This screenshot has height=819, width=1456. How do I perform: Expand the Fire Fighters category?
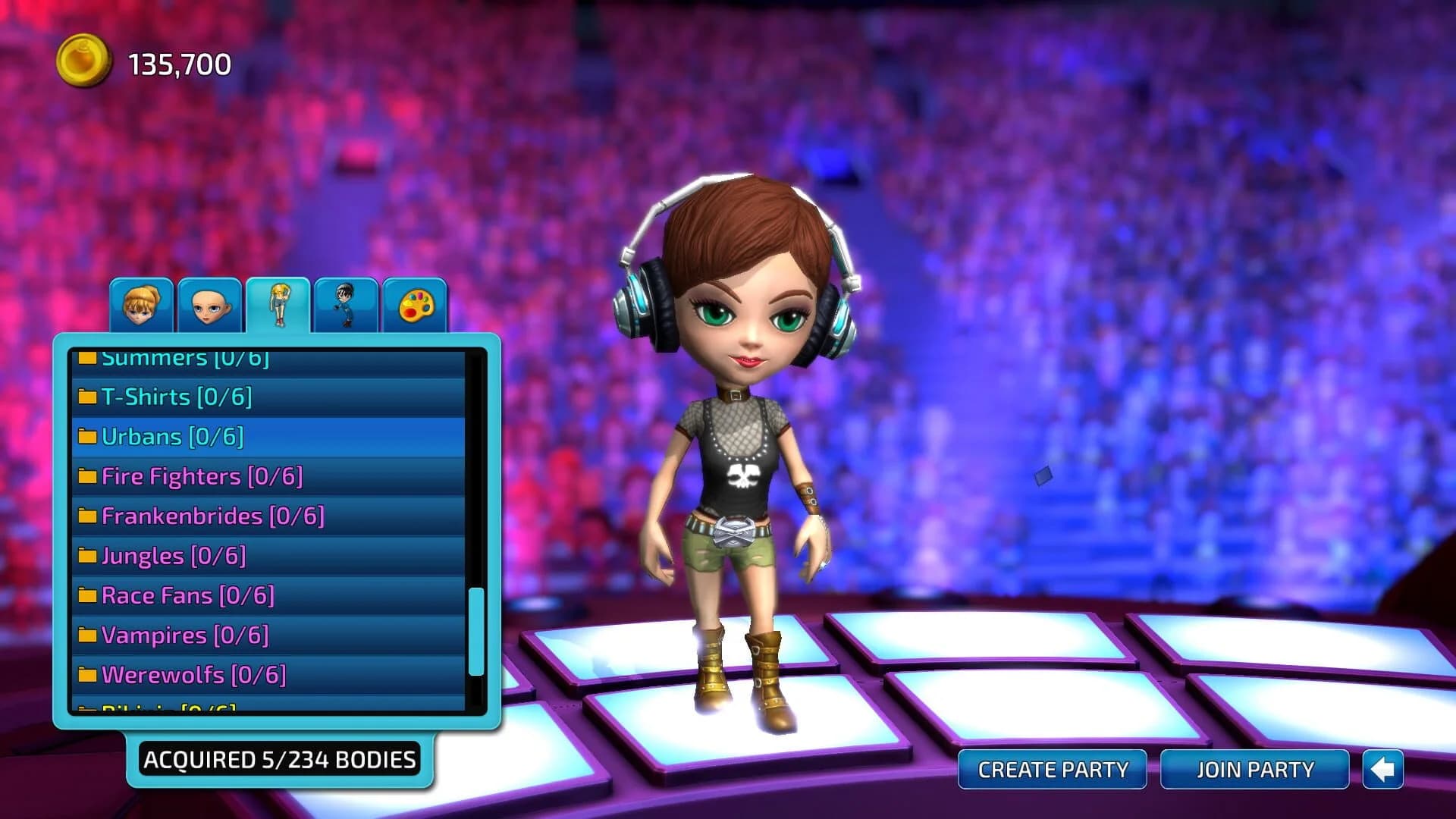(x=201, y=475)
